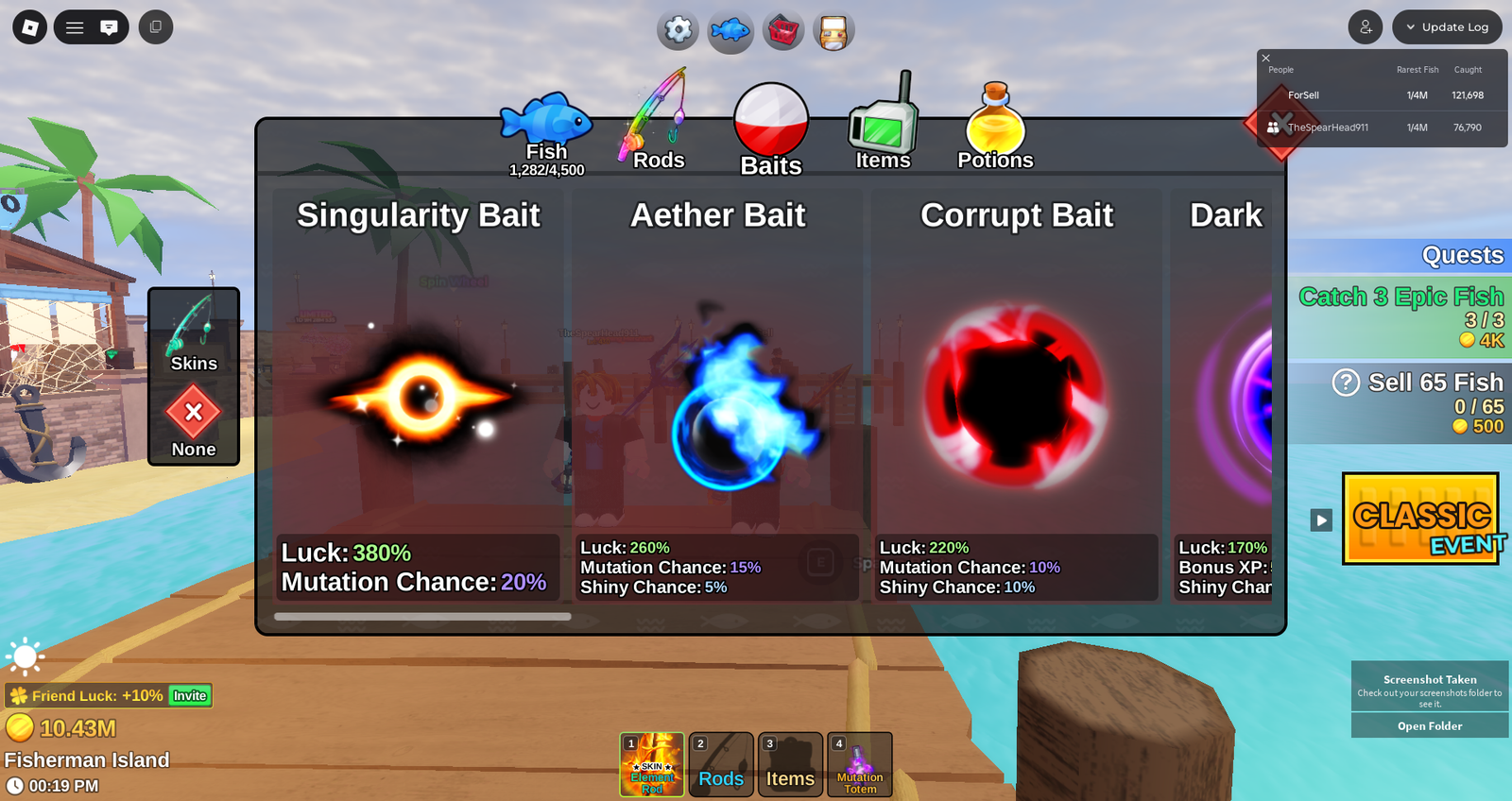The width and height of the screenshot is (1512, 801).
Task: Close the inventory panel with red X
Action: point(1280,123)
